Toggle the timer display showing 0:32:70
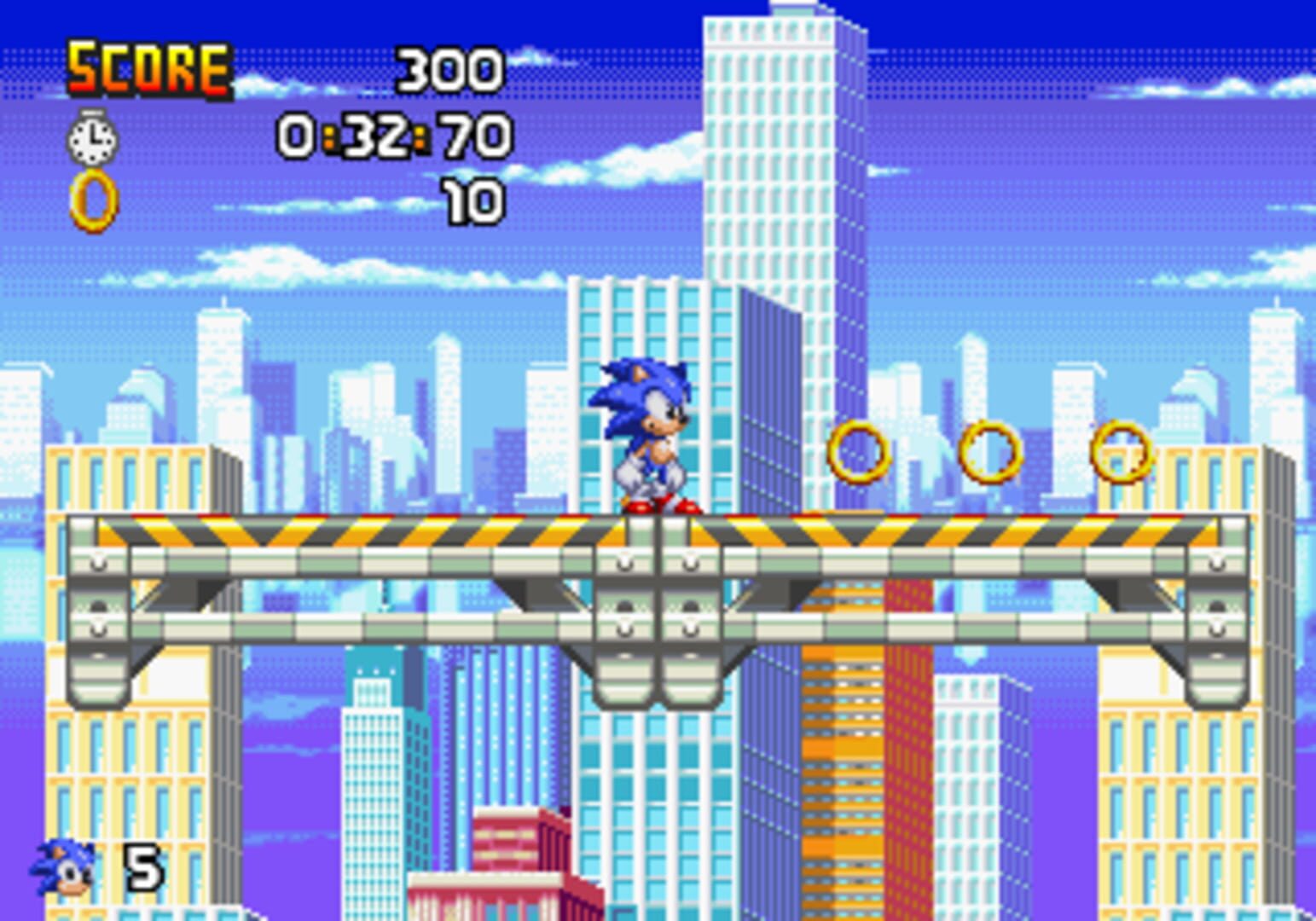Viewport: 1316px width, 921px height. click(x=392, y=135)
